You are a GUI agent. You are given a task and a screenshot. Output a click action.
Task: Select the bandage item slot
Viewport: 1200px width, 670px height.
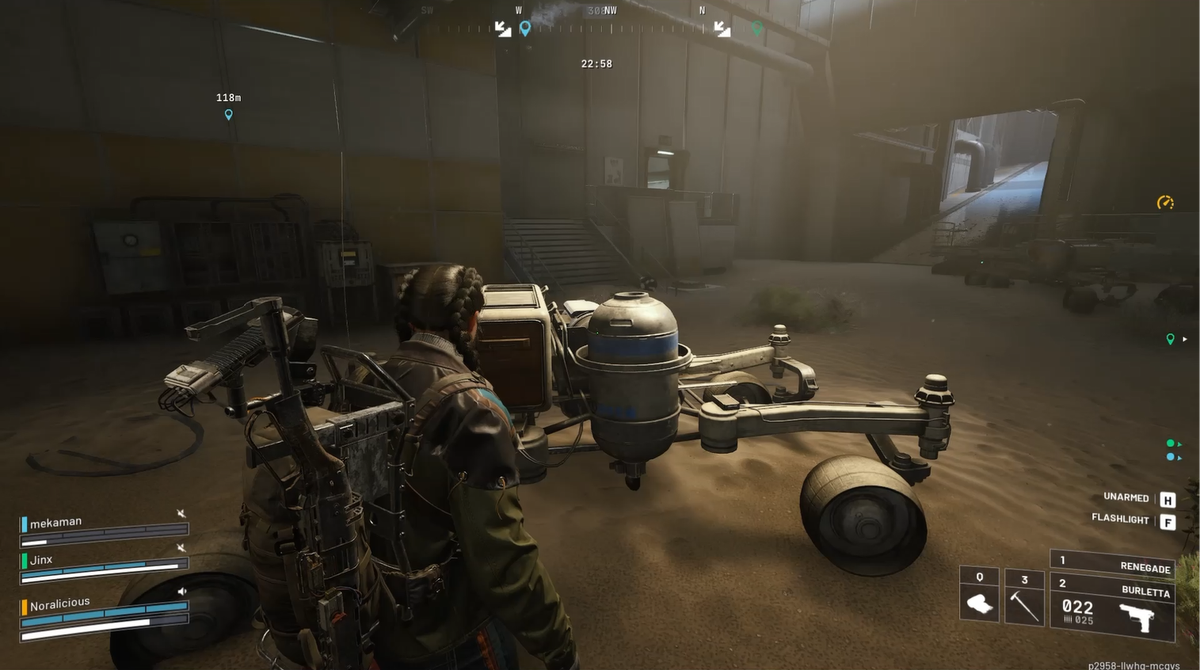click(979, 596)
